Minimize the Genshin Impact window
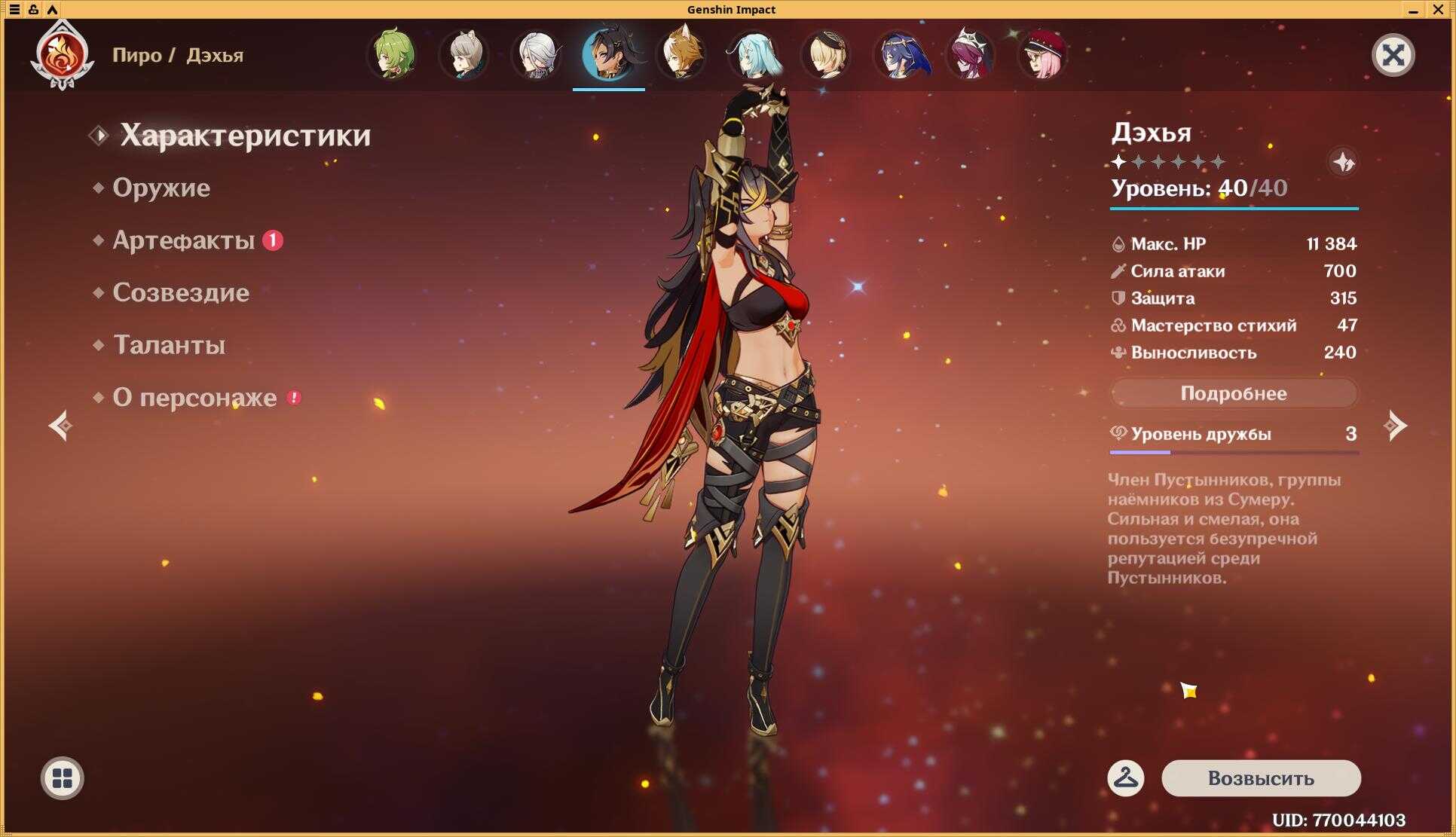Viewport: 1456px width, 837px height. pos(1413,10)
